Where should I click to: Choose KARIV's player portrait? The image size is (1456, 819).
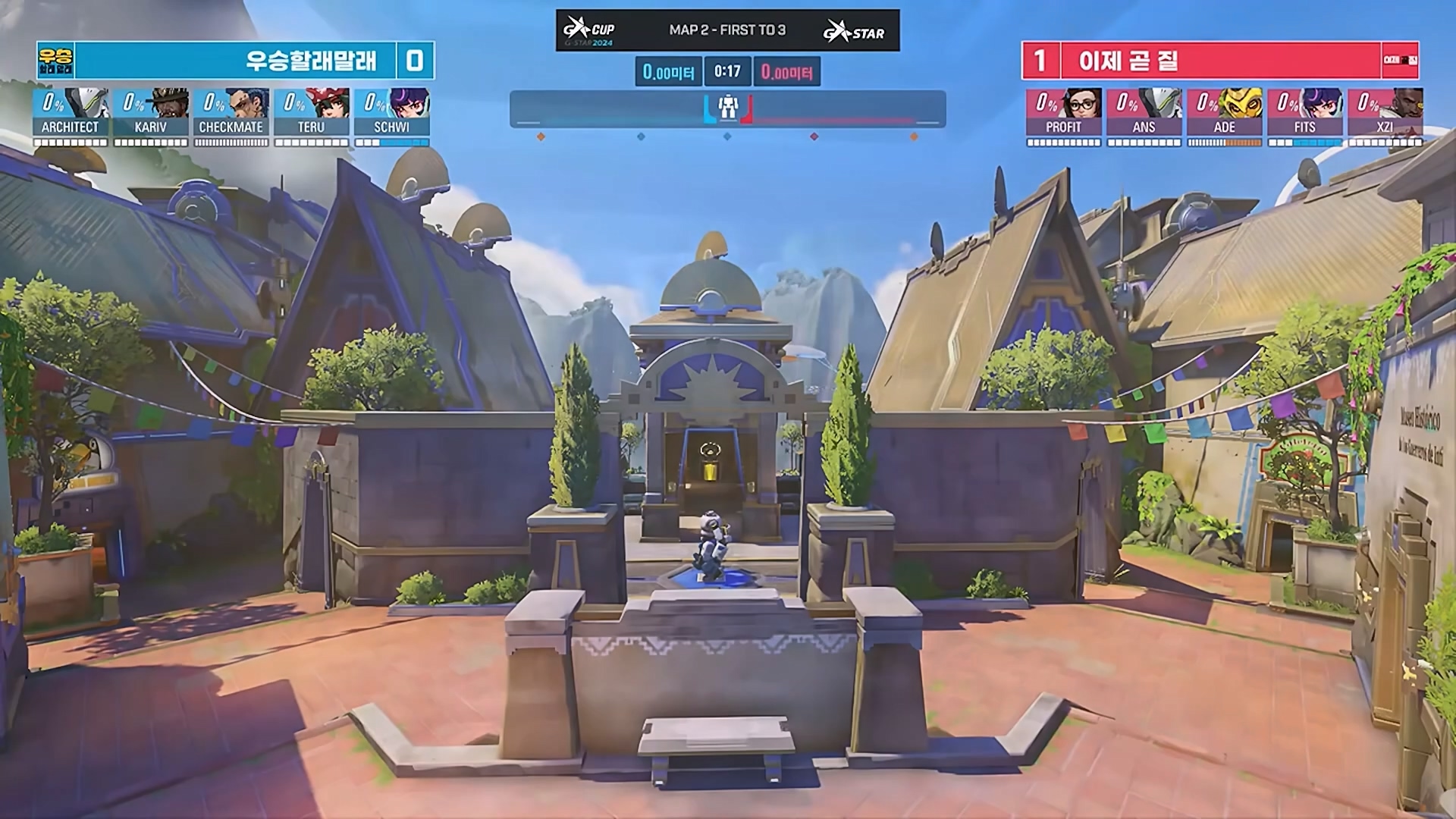coord(168,103)
